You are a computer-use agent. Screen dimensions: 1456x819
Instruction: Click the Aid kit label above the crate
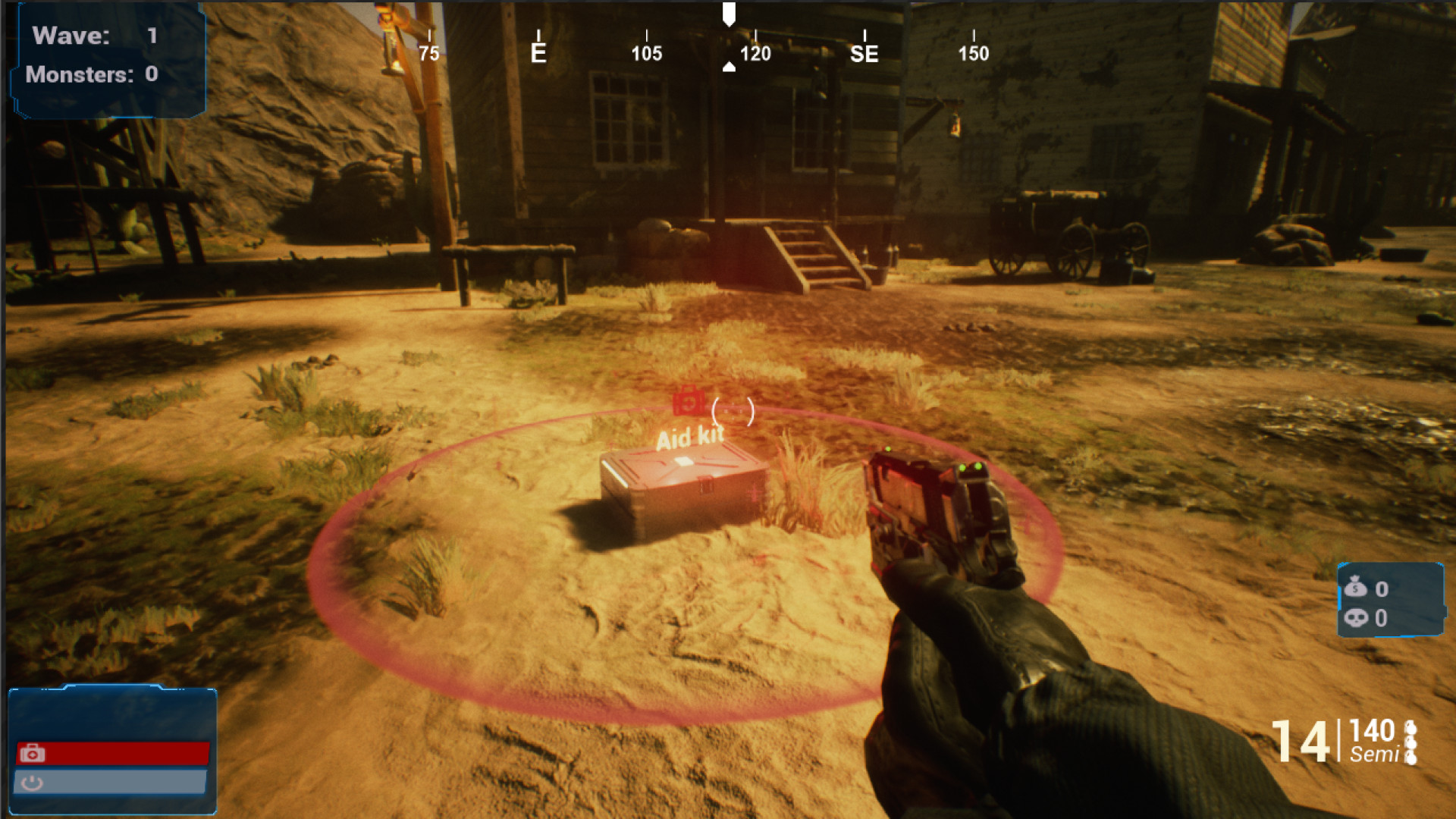[x=692, y=436]
